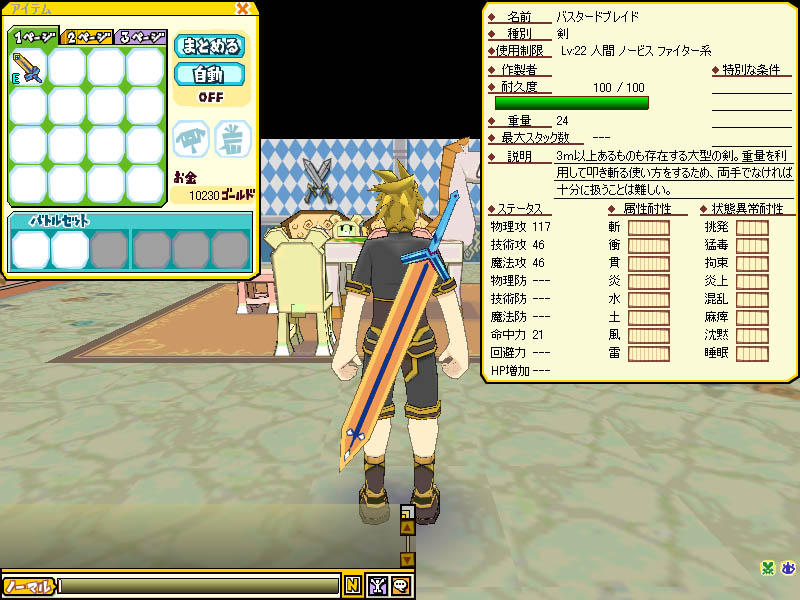Close the アイテム inventory window
800x600 pixels.
(x=242, y=9)
